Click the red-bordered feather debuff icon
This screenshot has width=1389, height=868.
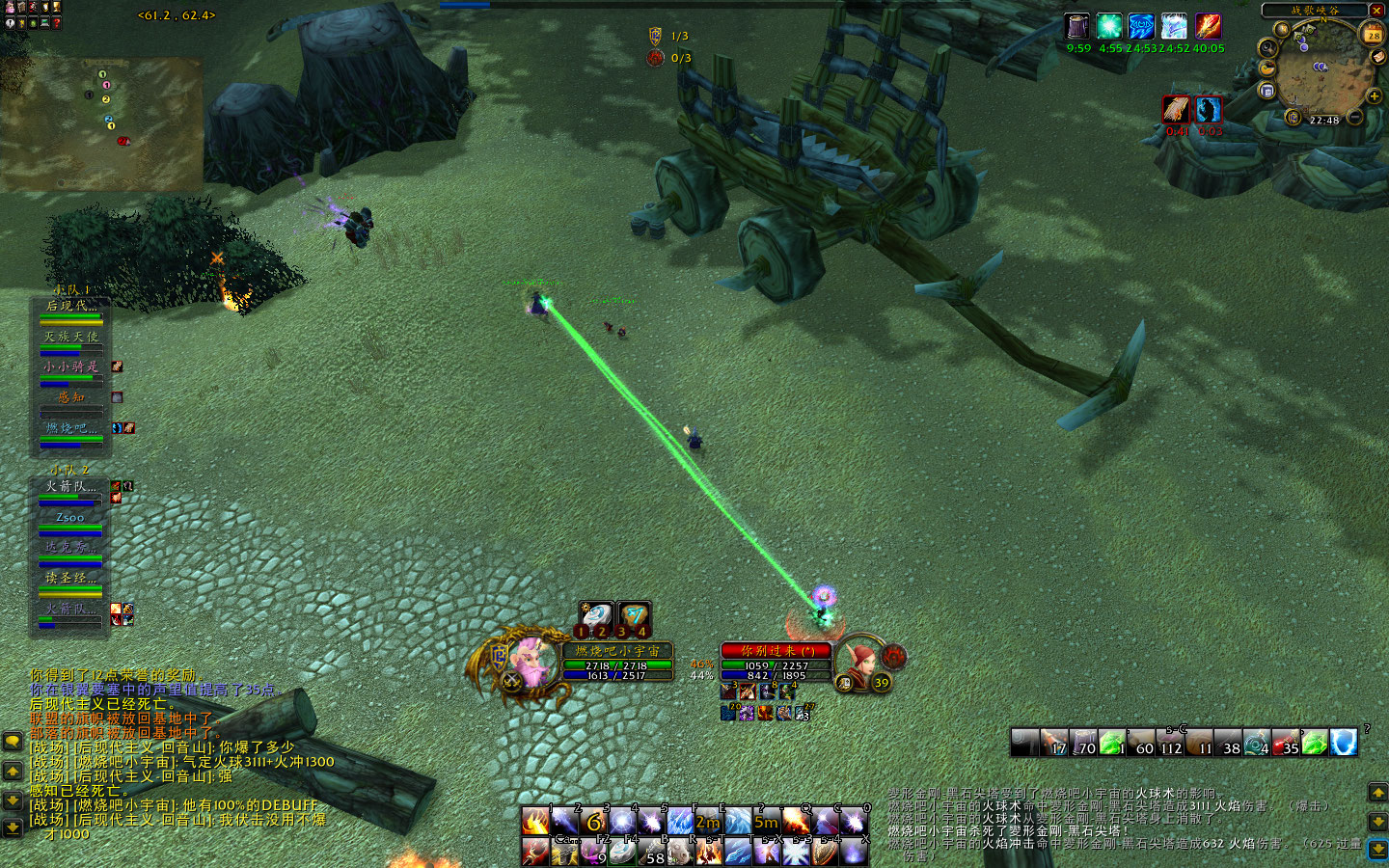[1176, 109]
